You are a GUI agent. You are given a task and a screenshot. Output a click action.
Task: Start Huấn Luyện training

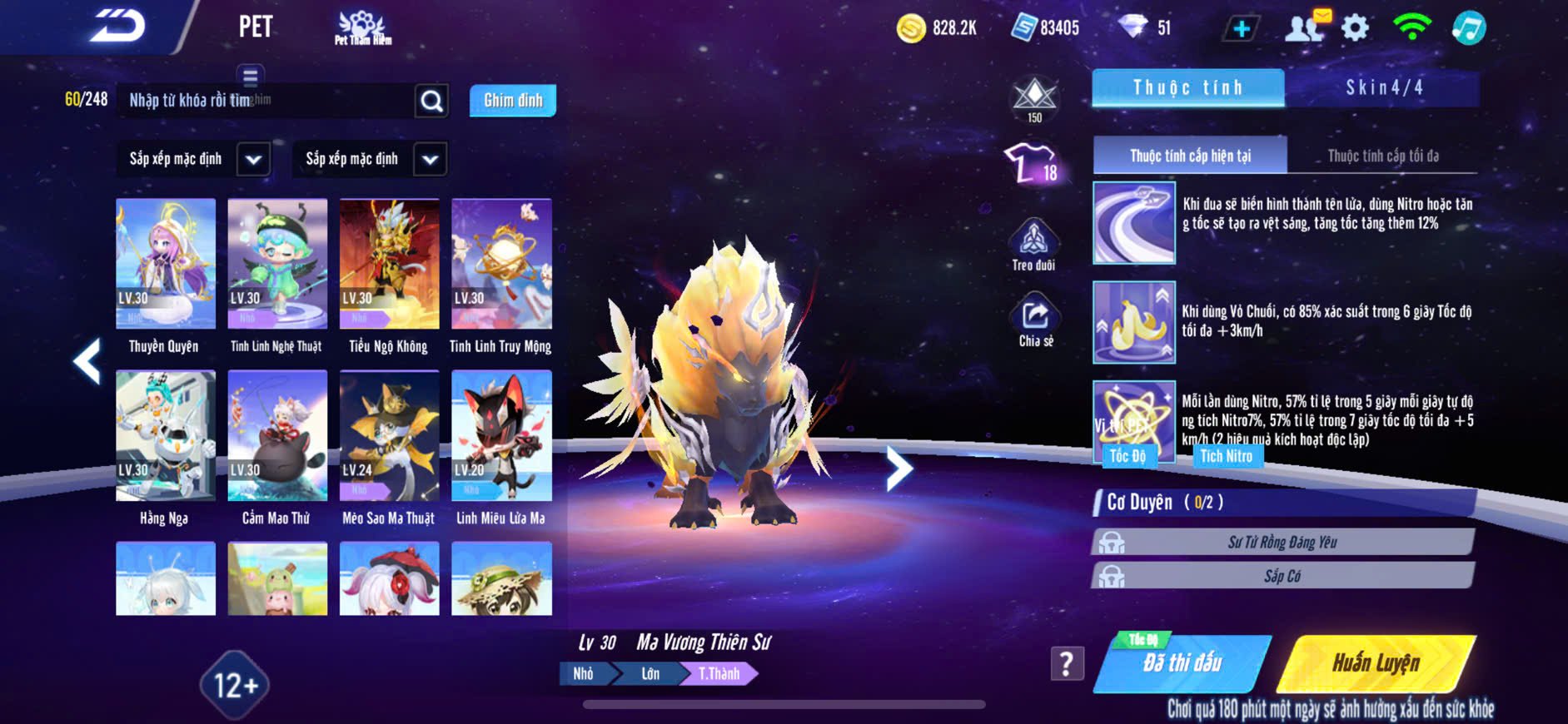coord(1376,663)
